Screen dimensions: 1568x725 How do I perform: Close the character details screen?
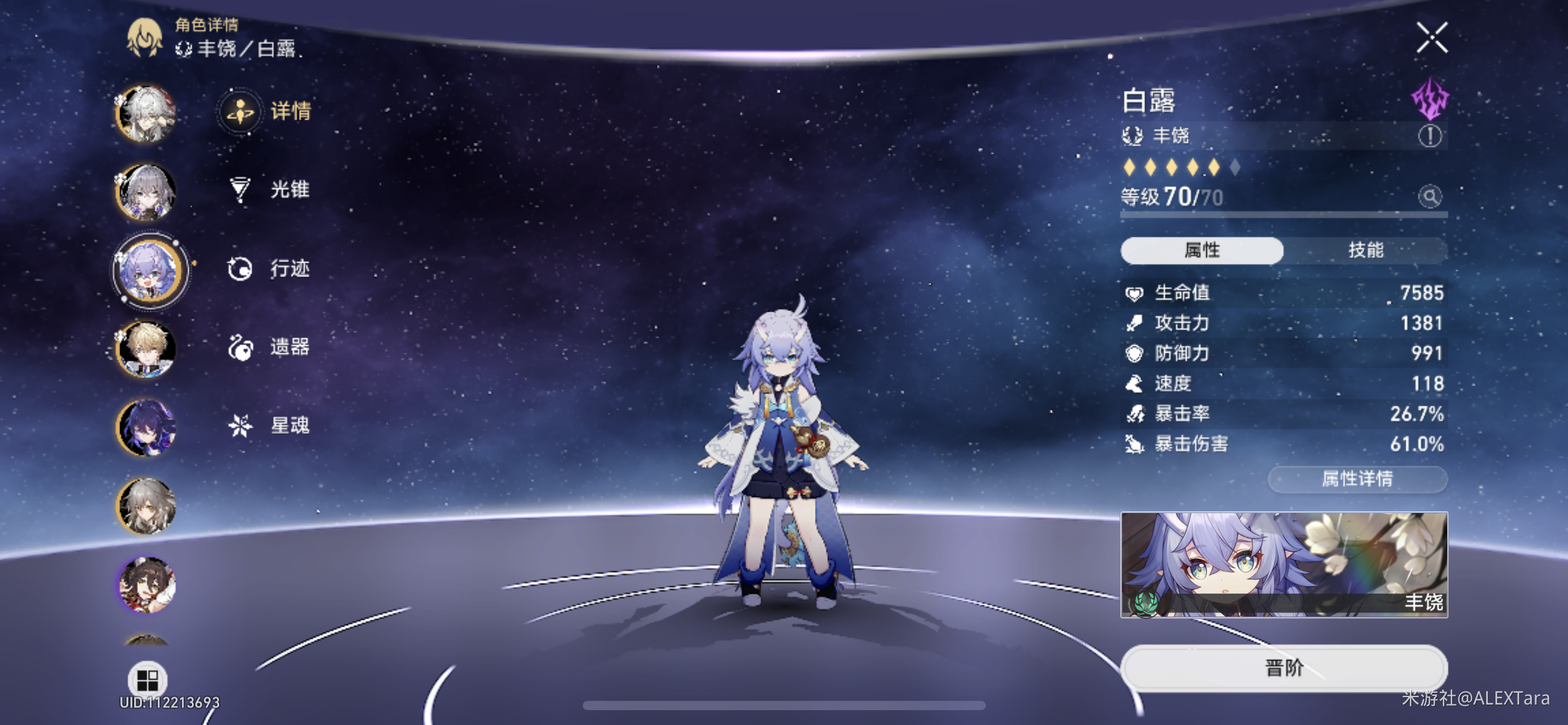(1432, 38)
